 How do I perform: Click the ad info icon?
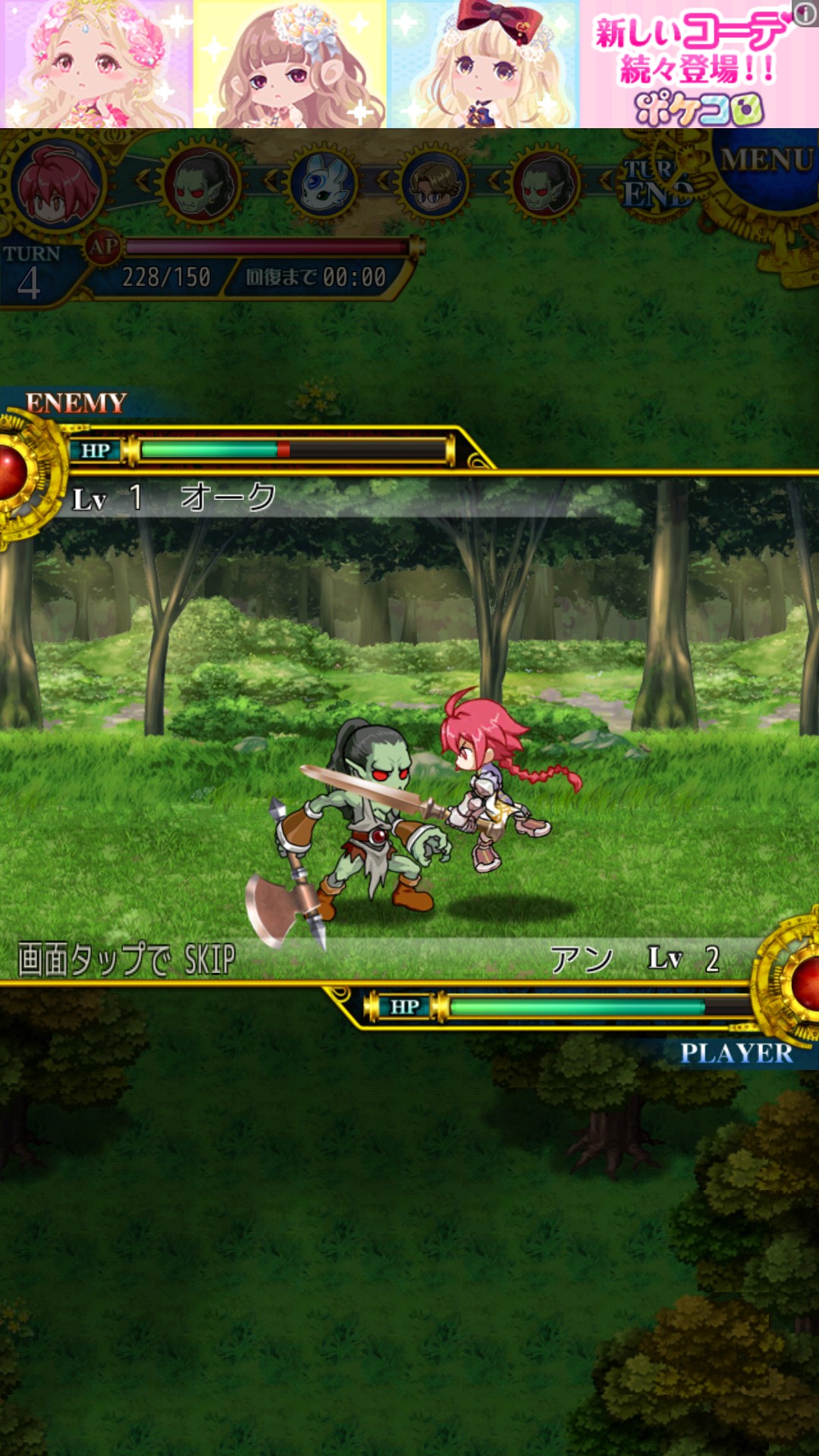tap(805, 12)
